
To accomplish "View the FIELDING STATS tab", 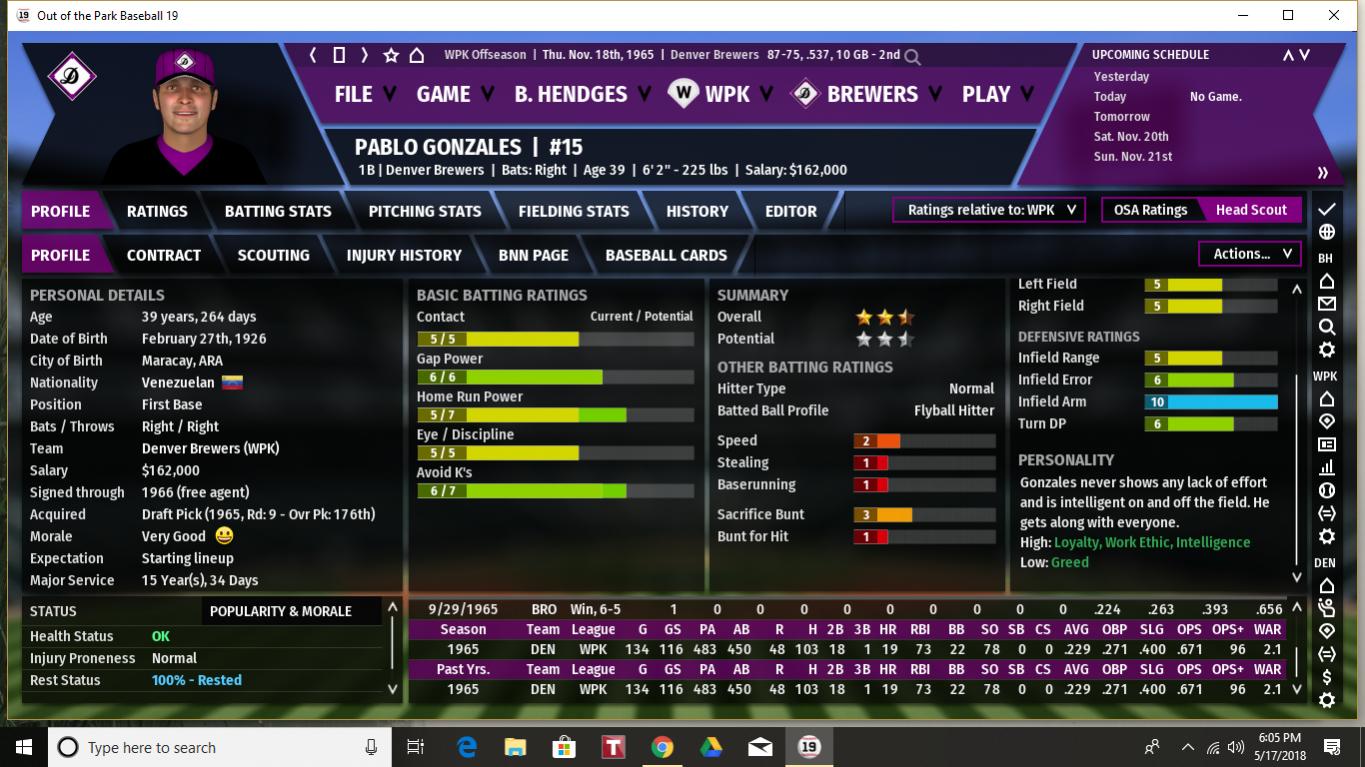I will (574, 211).
